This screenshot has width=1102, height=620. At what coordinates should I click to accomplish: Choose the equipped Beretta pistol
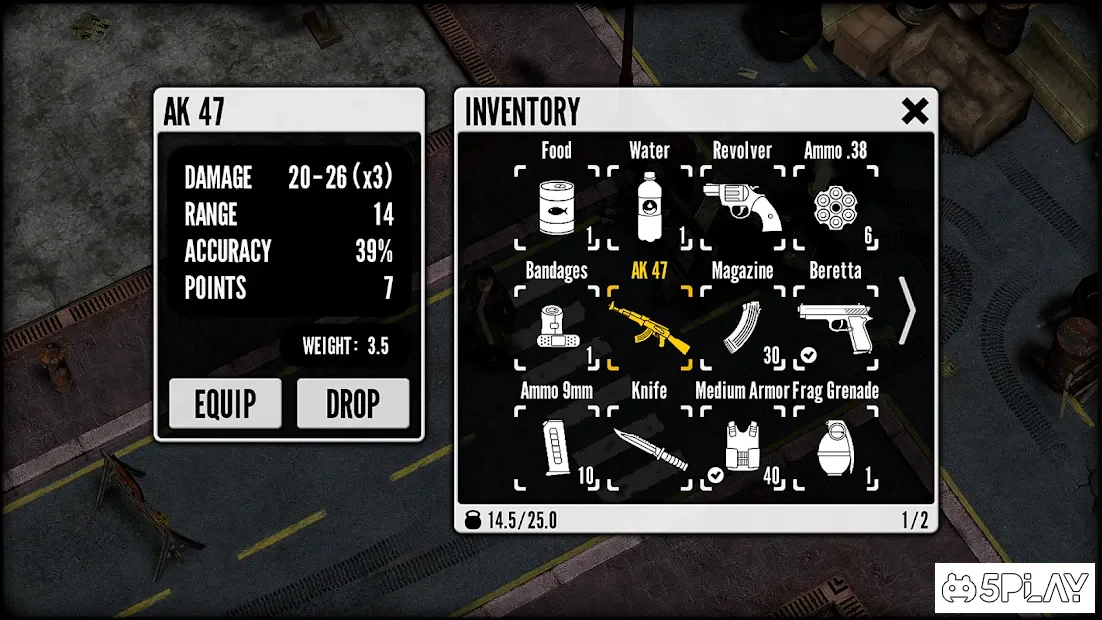tap(835, 327)
